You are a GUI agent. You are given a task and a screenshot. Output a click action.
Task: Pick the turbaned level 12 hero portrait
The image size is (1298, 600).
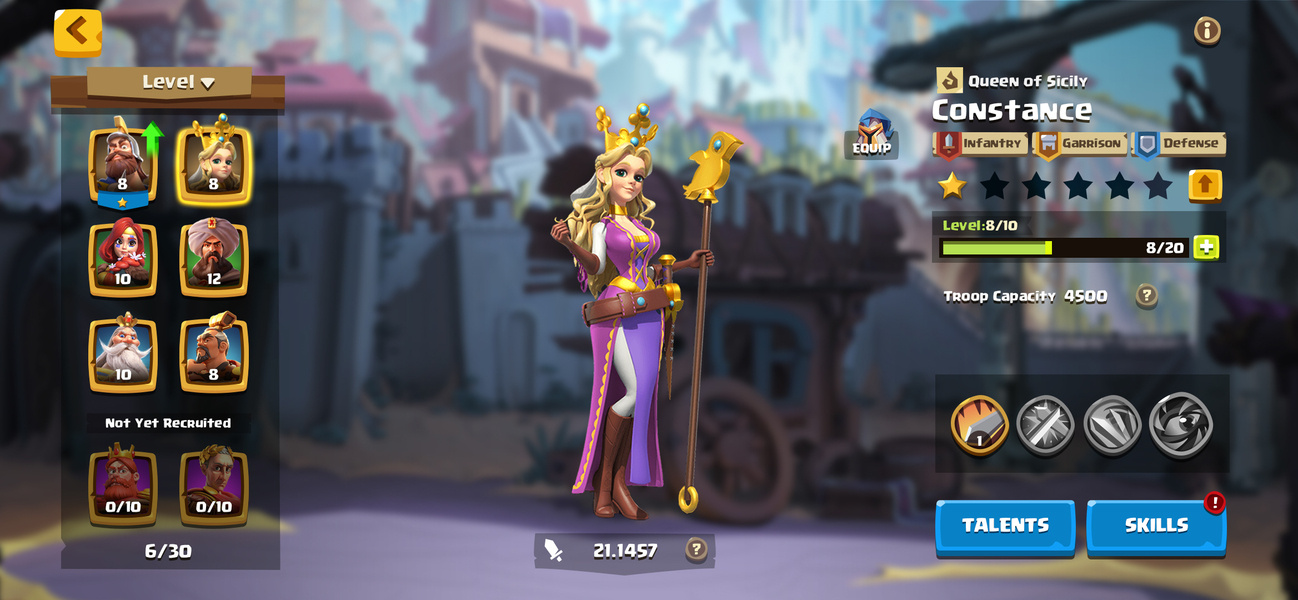213,258
